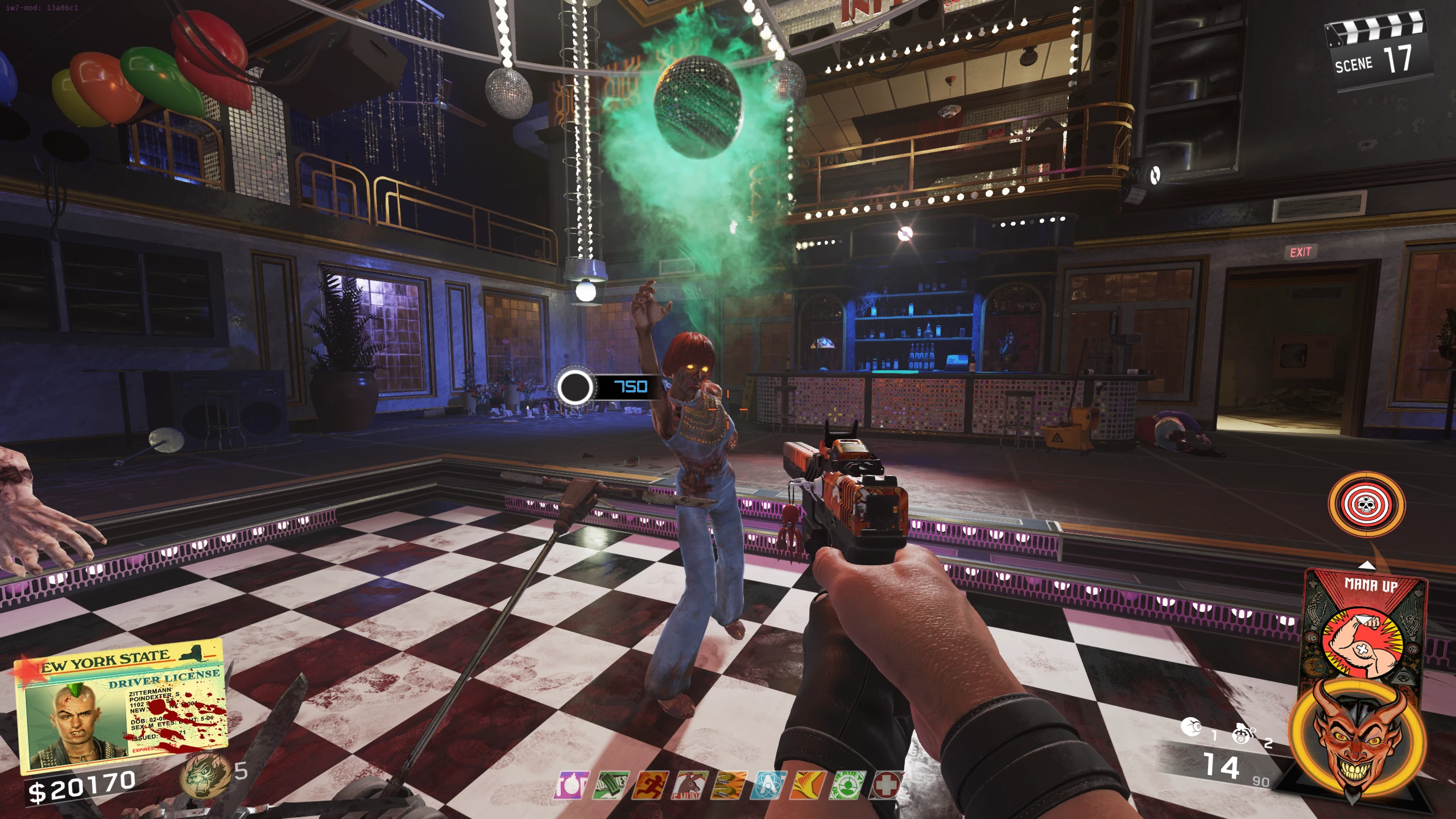Click the Quickies green magazine perk icon
Screen dimensions: 1456x819
(x=611, y=785)
